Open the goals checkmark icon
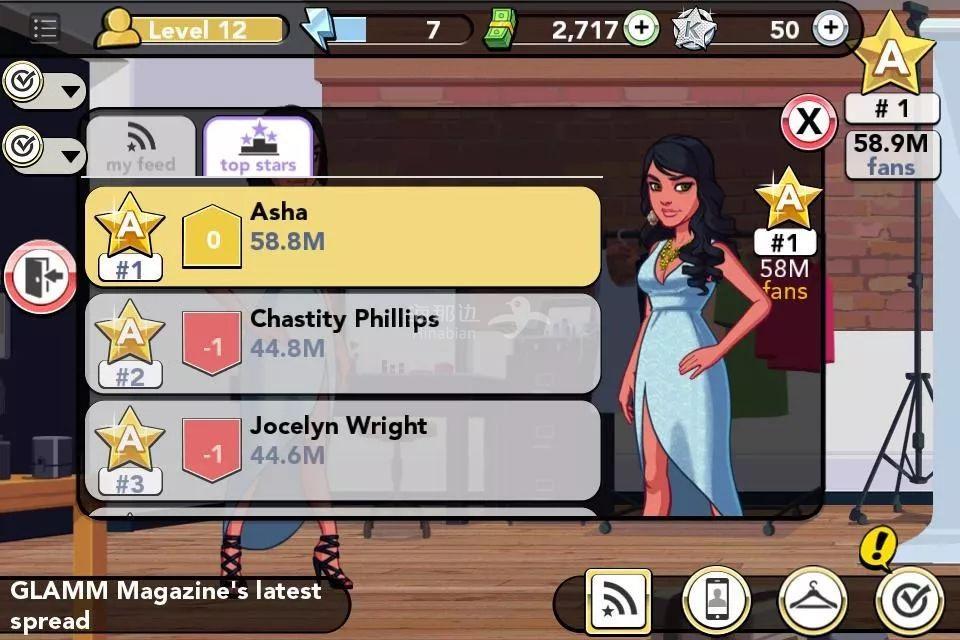The width and height of the screenshot is (960, 640). [x=910, y=602]
